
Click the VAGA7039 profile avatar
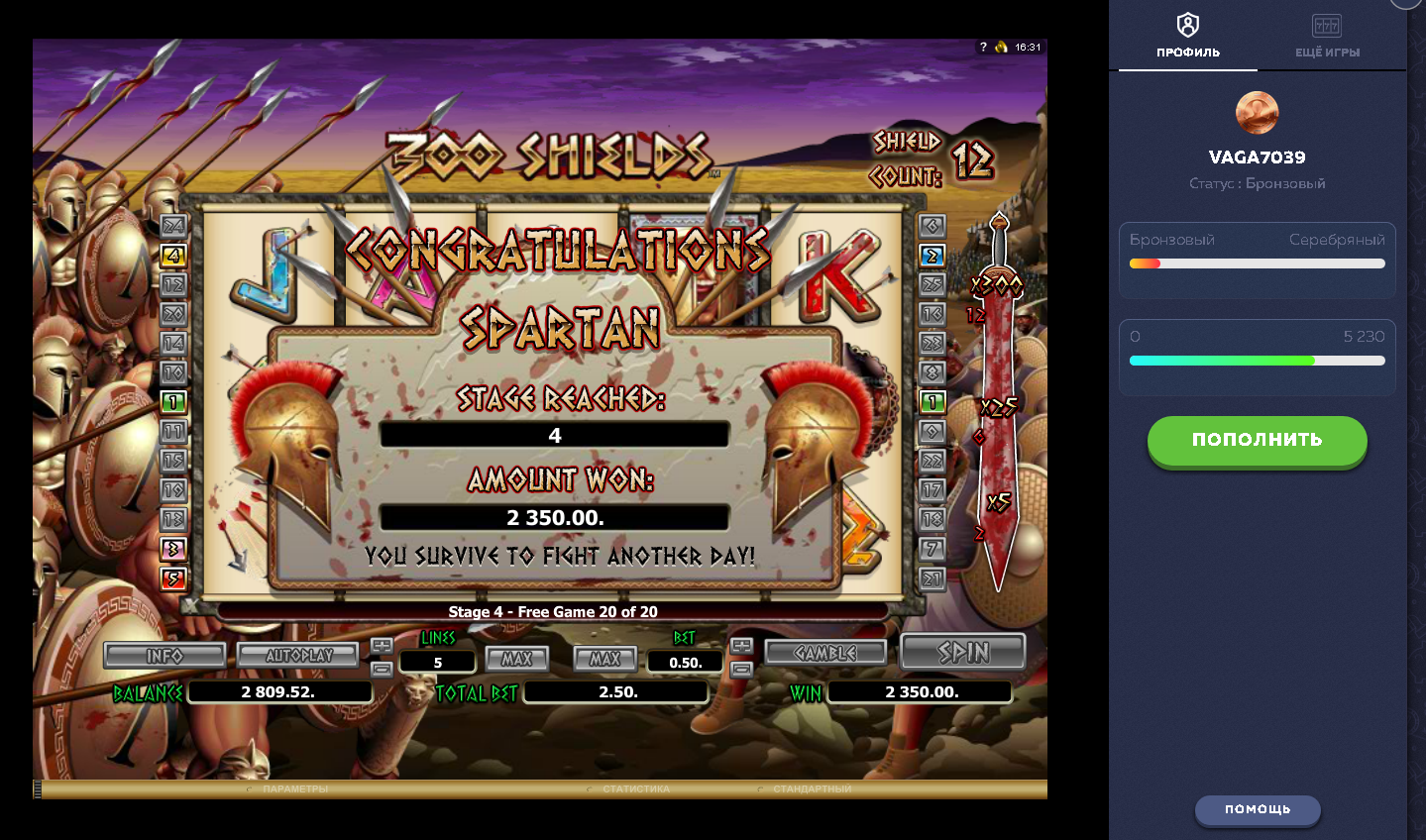click(1257, 112)
